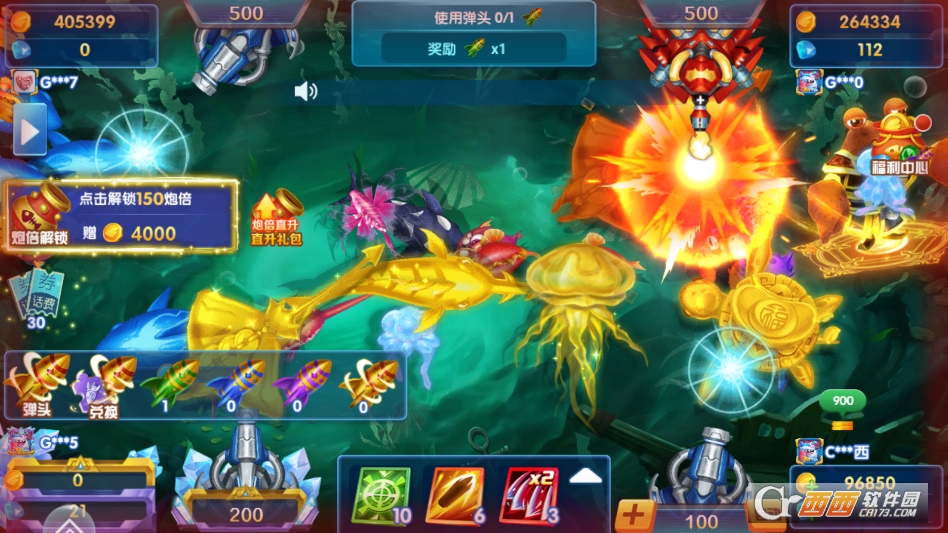The image size is (948, 533).
Task: Select the green rocket warhead
Action: click(171, 383)
